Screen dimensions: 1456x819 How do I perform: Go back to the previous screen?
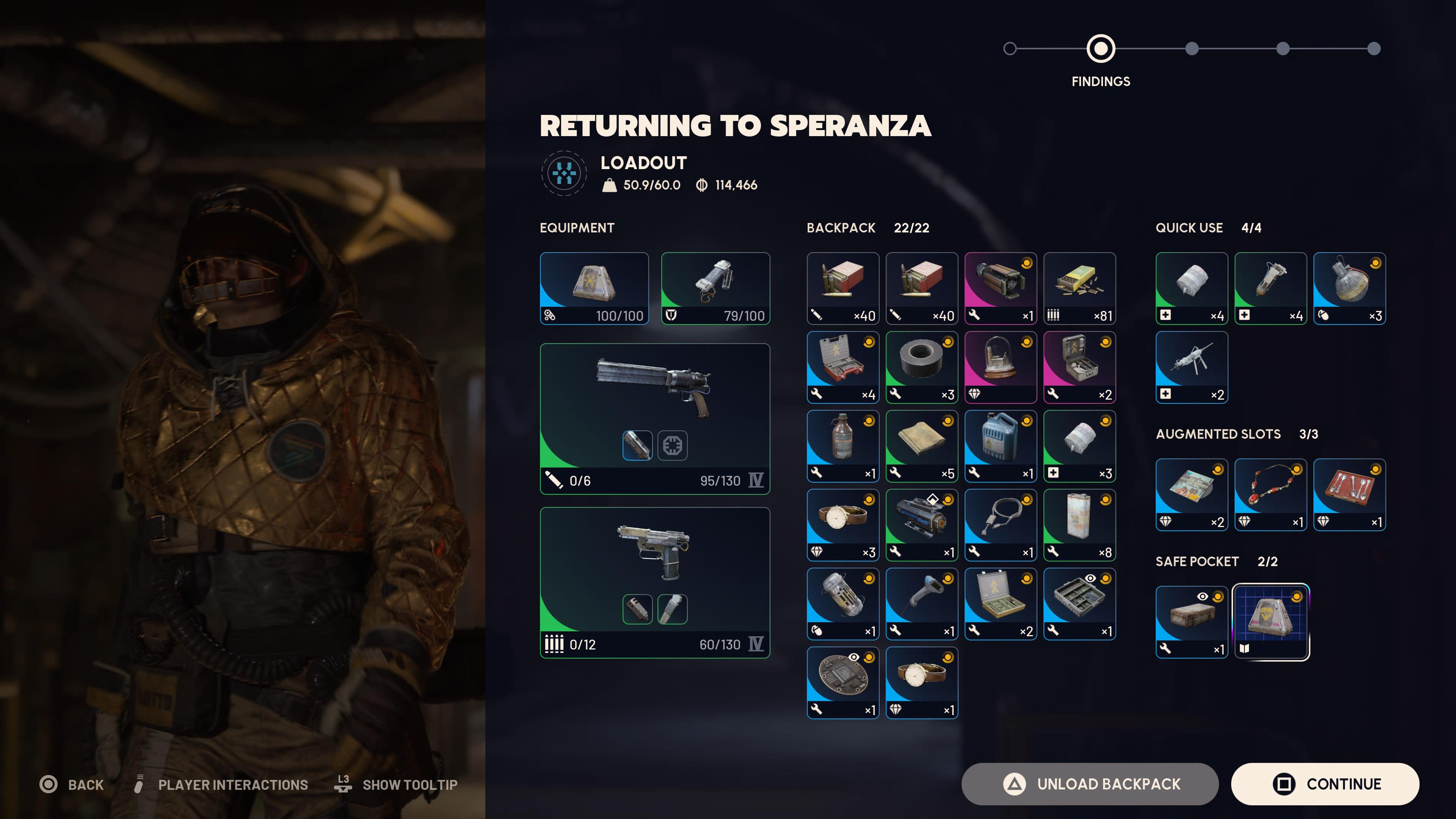[72, 784]
